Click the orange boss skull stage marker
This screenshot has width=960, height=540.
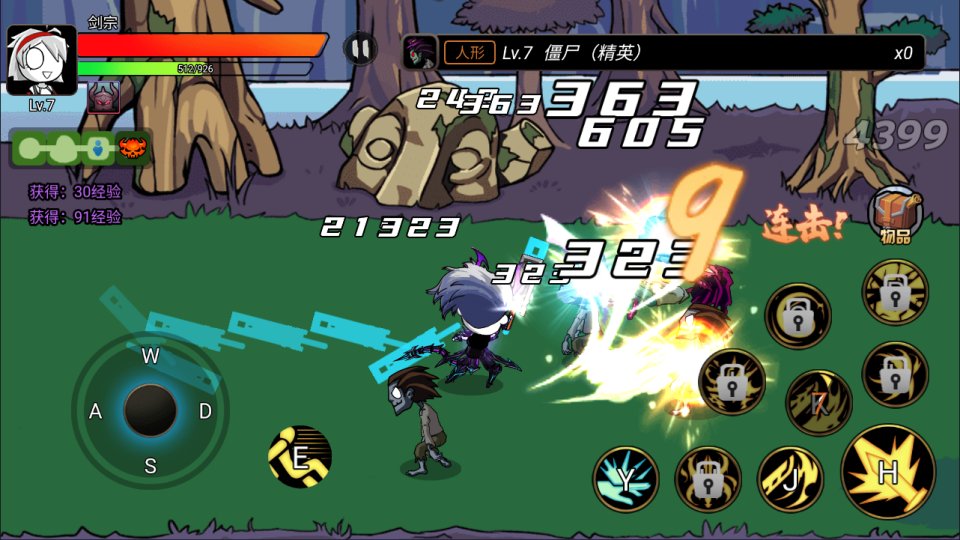pyautogui.click(x=132, y=149)
